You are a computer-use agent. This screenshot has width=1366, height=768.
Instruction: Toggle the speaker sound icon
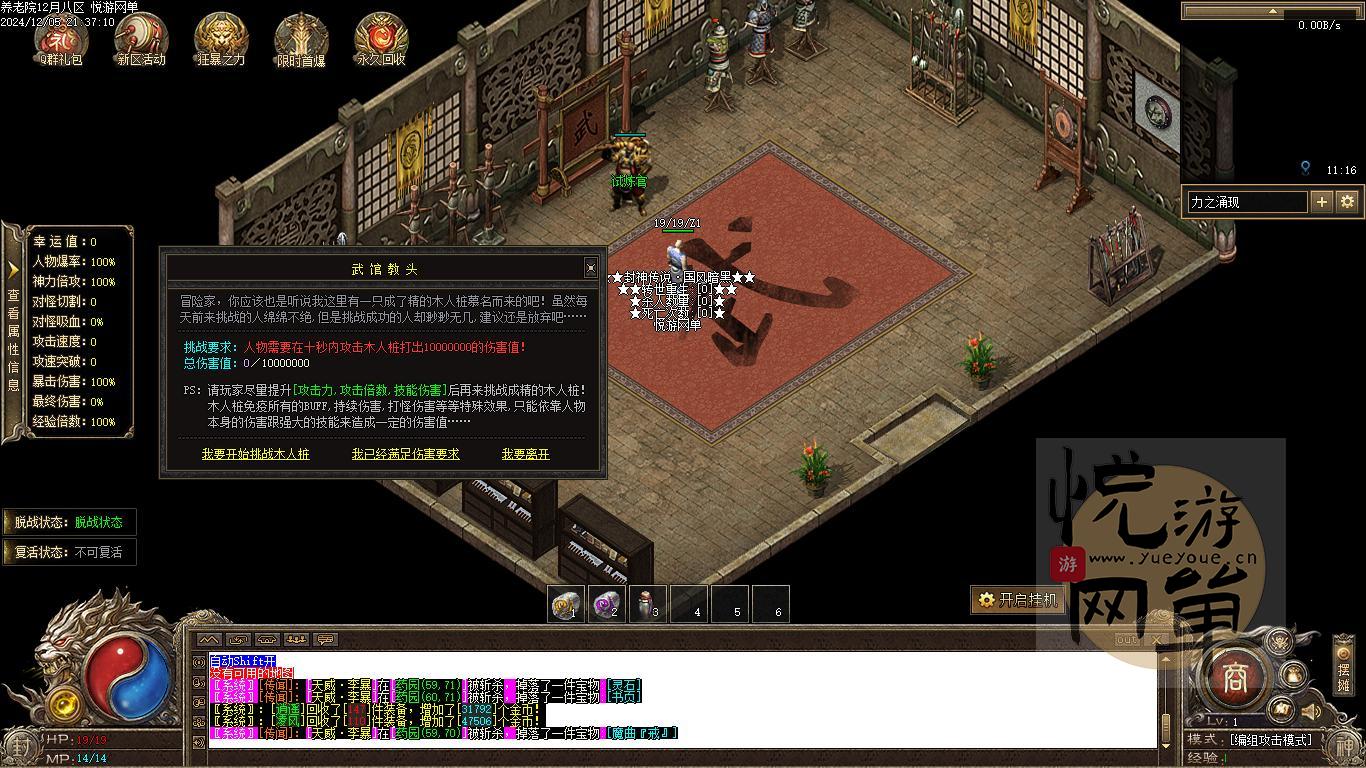coord(1310,711)
